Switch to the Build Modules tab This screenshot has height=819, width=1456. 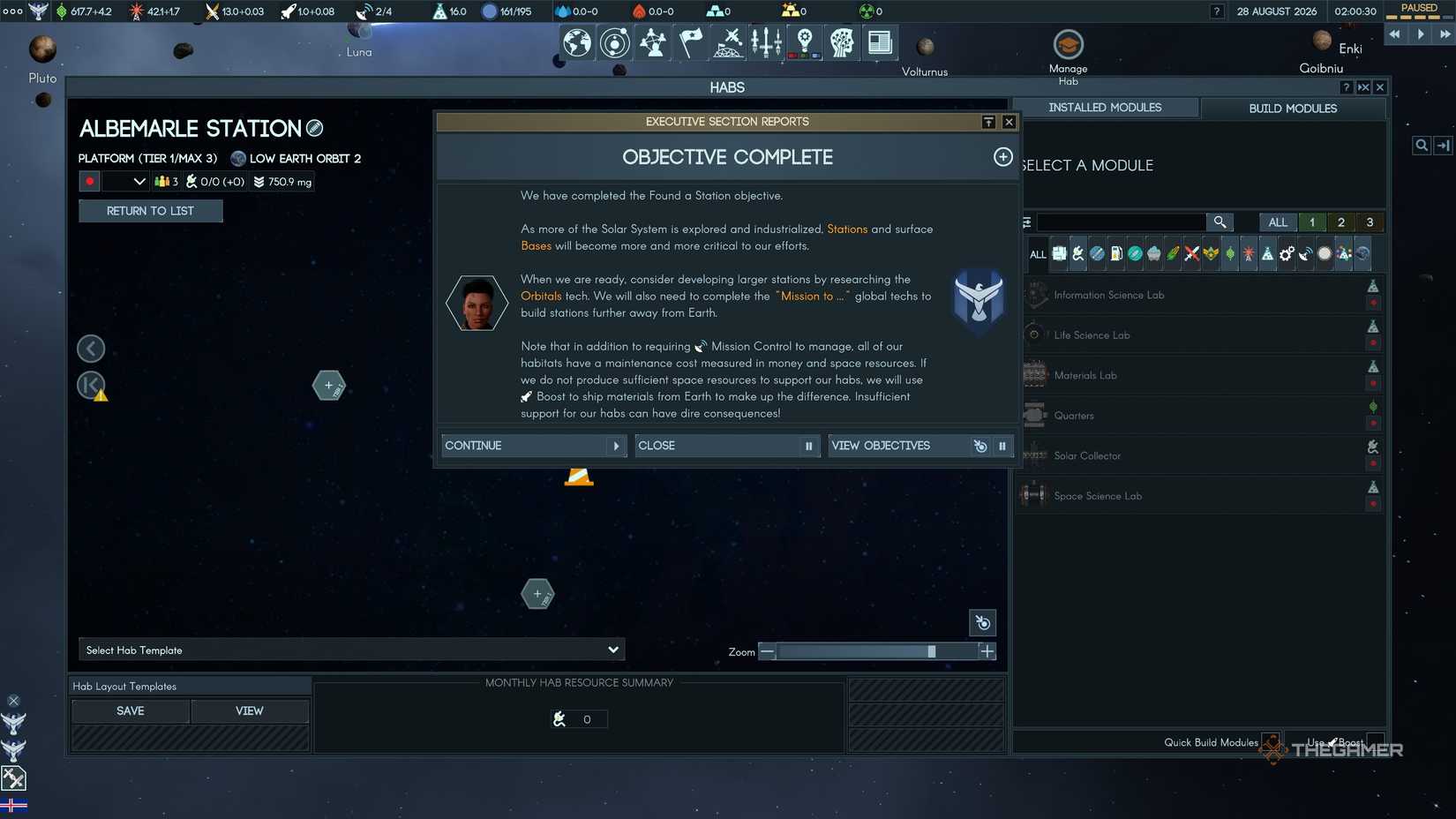point(1294,109)
